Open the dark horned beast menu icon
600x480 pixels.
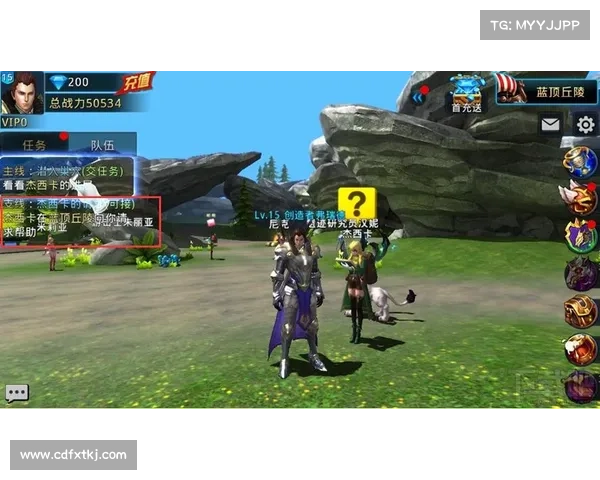580,273
